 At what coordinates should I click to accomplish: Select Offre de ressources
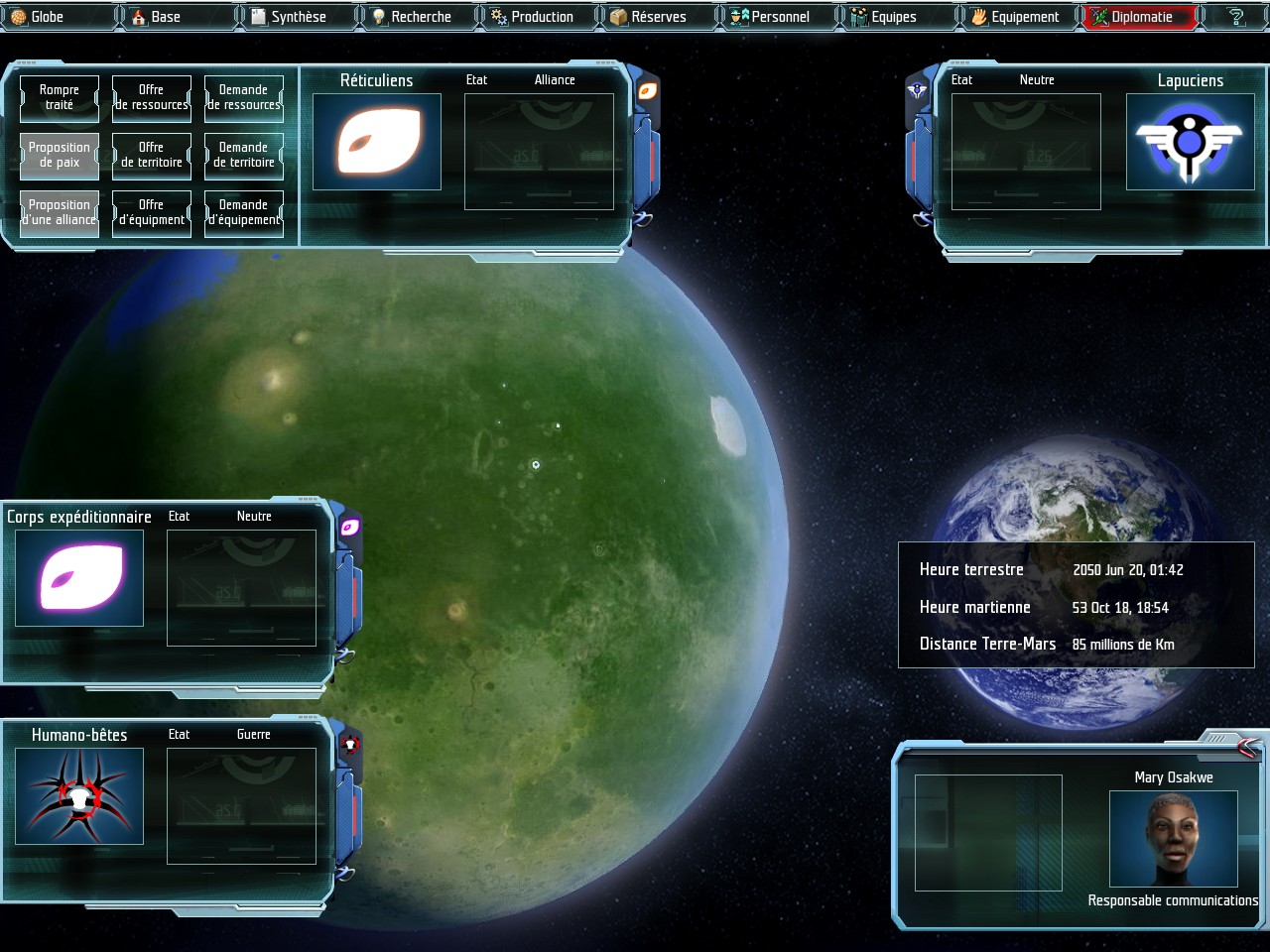152,97
